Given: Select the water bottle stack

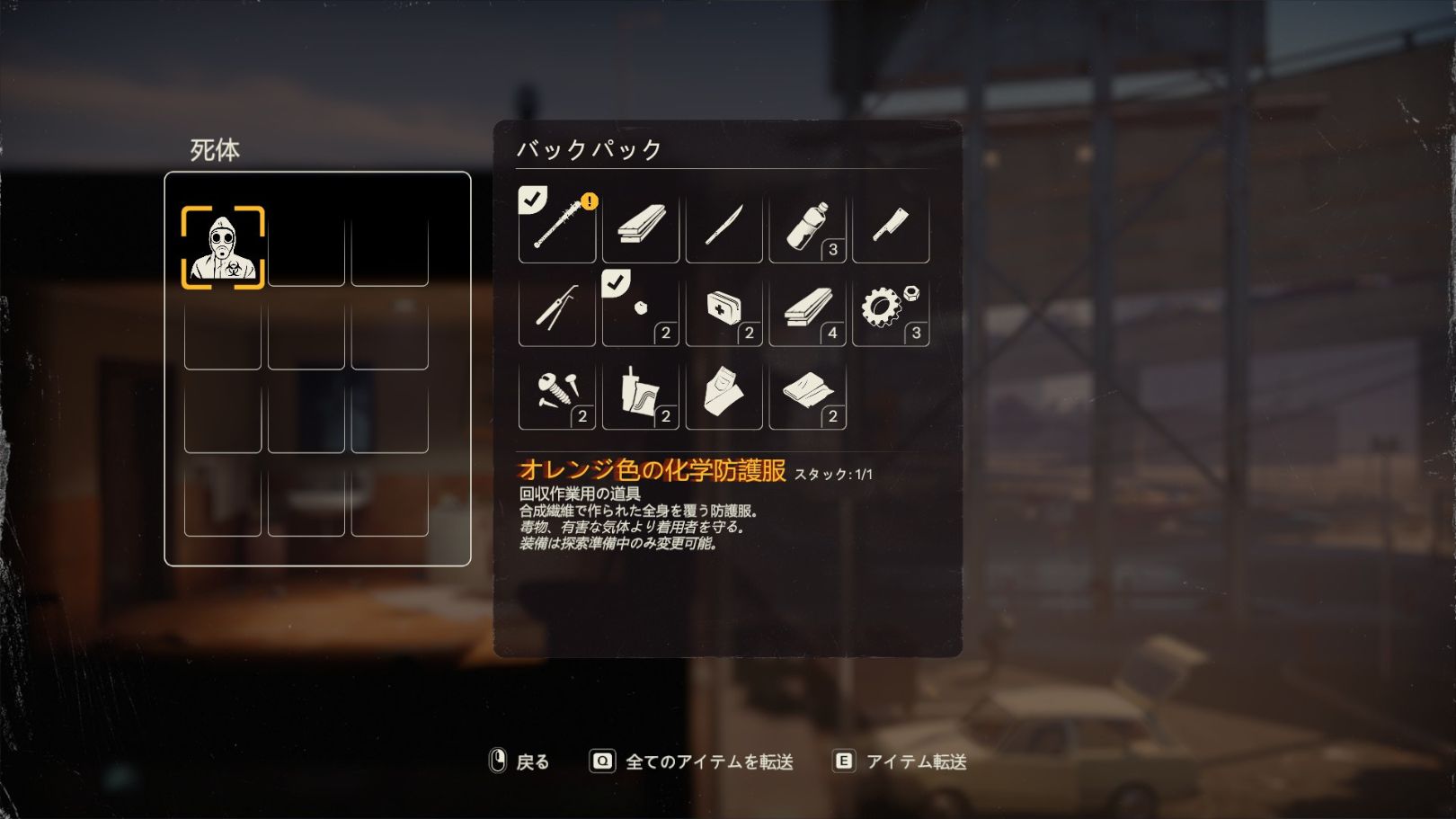Looking at the screenshot, I should [x=807, y=225].
